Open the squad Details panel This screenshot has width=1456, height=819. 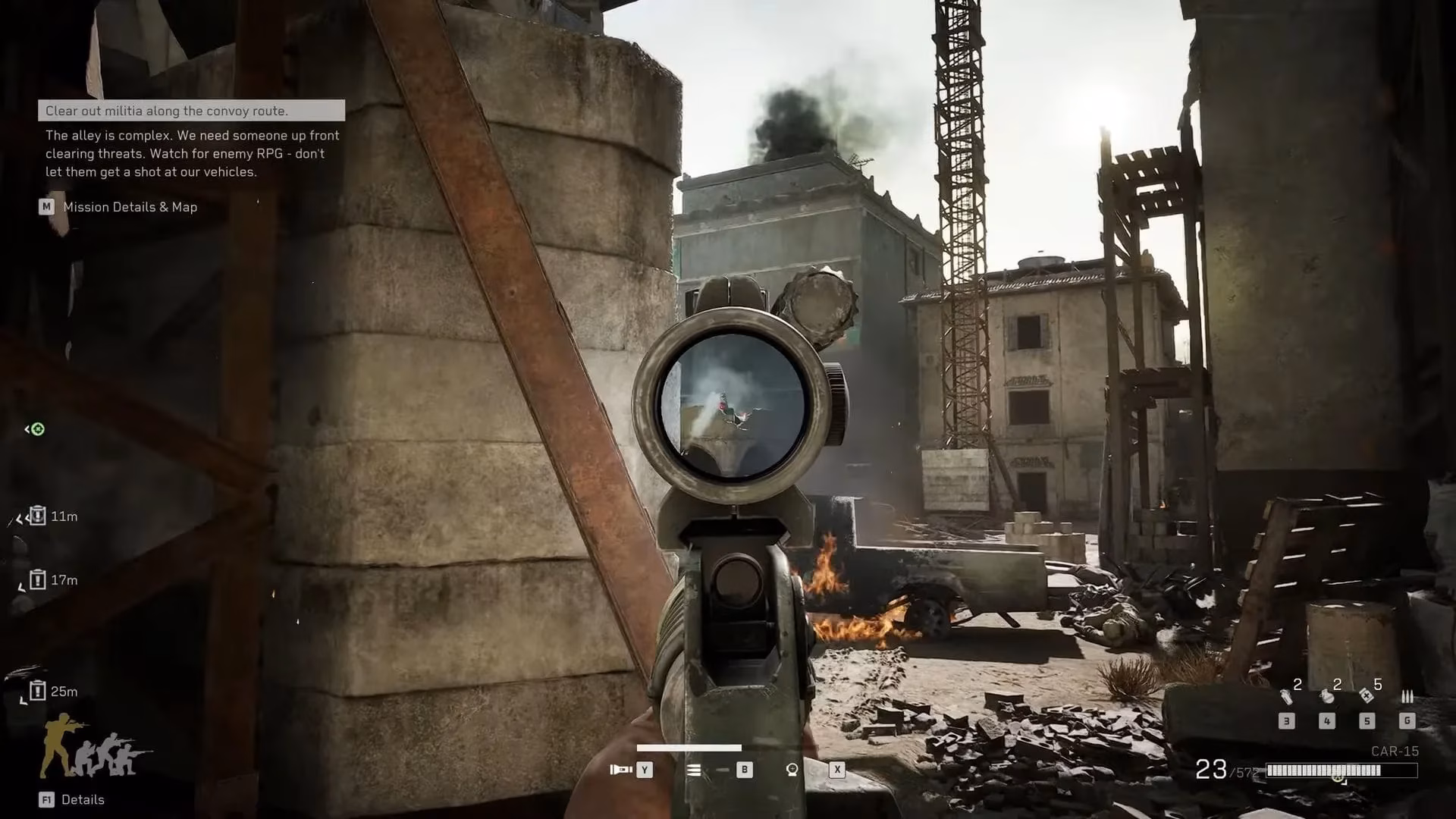82,799
